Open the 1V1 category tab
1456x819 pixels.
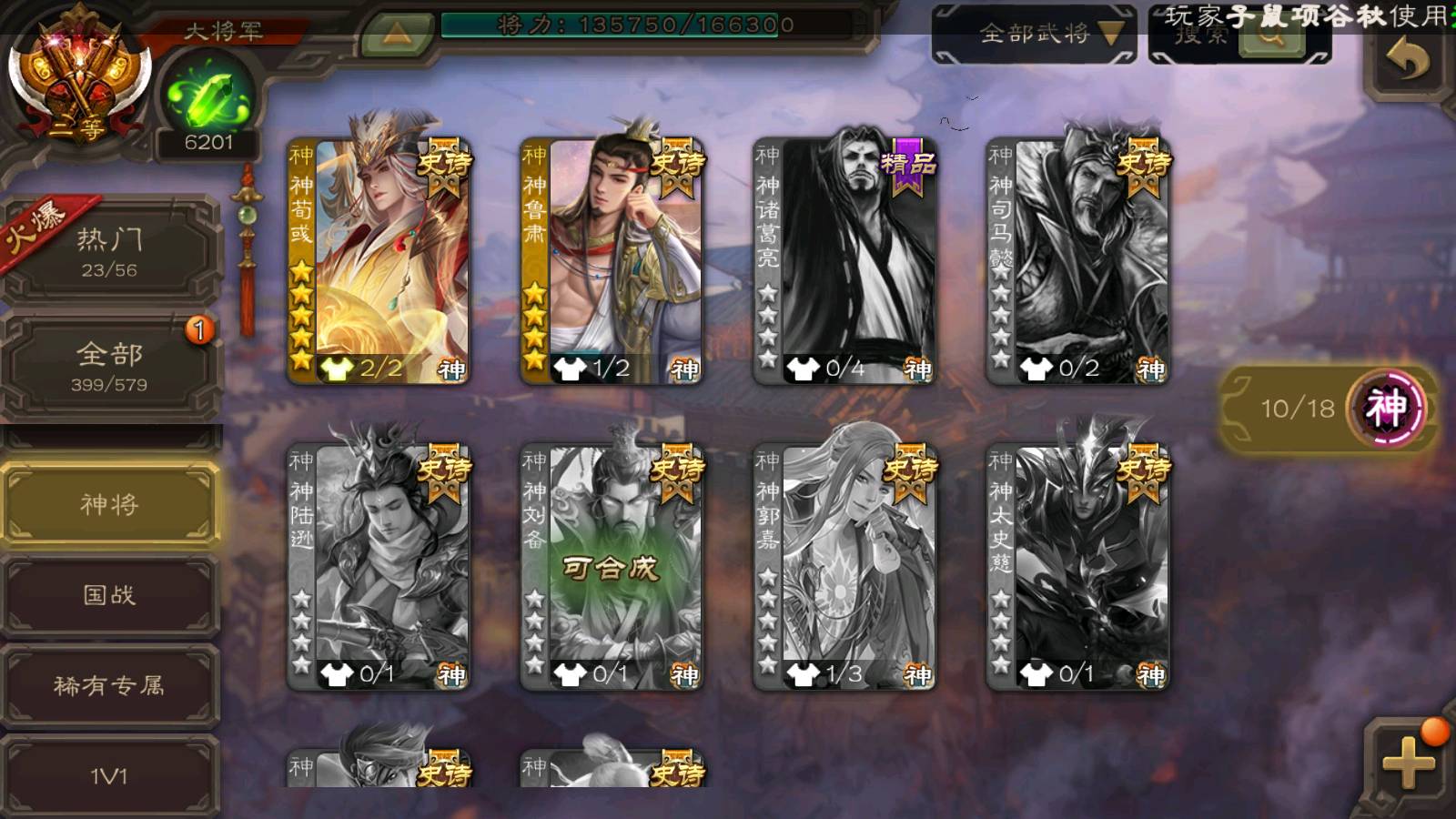click(x=109, y=775)
